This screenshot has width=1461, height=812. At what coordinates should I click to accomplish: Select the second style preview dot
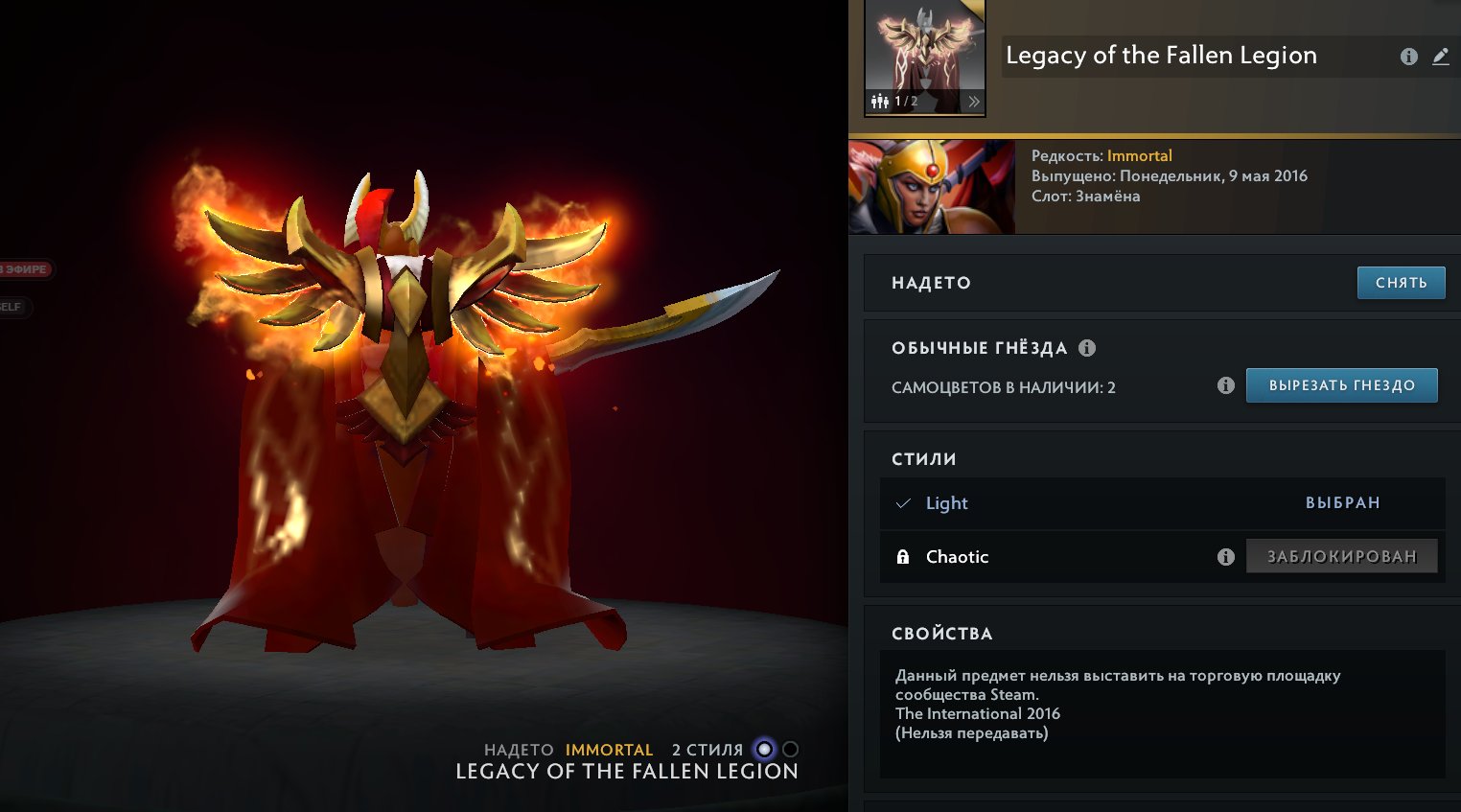(x=788, y=750)
